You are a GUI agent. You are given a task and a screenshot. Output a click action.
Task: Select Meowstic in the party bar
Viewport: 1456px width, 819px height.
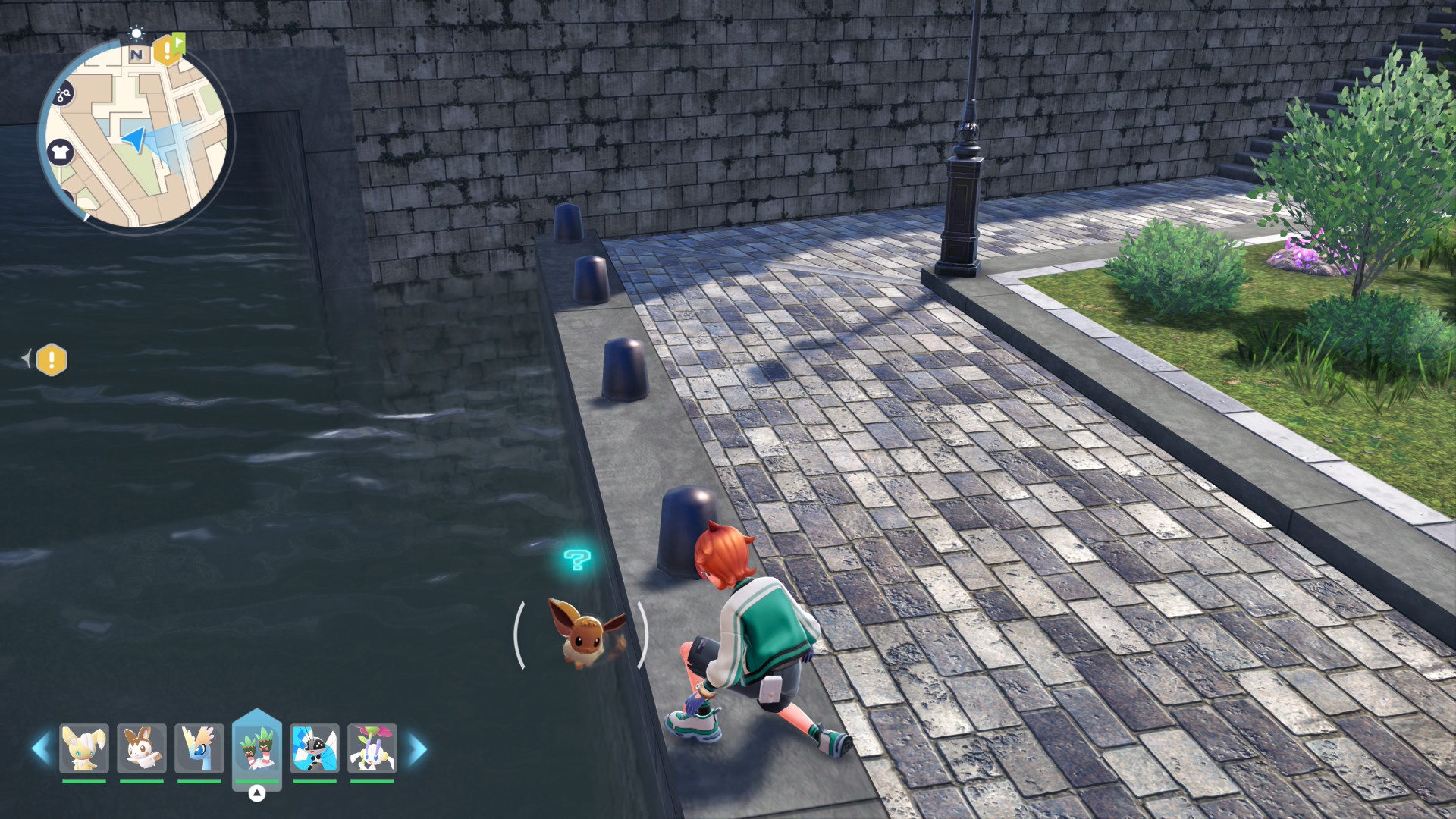(x=84, y=748)
